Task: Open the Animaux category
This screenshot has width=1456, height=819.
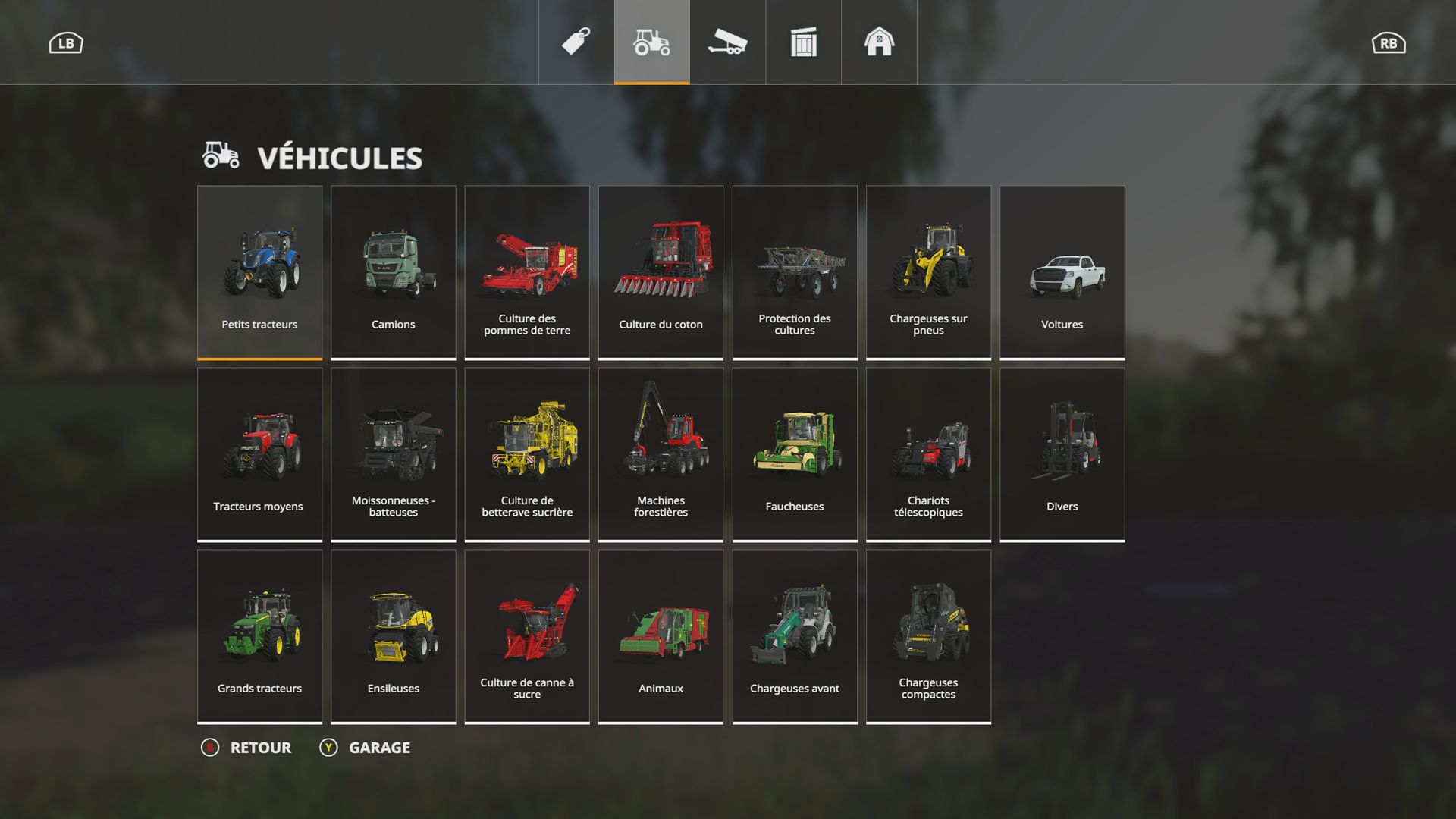Action: pos(660,635)
